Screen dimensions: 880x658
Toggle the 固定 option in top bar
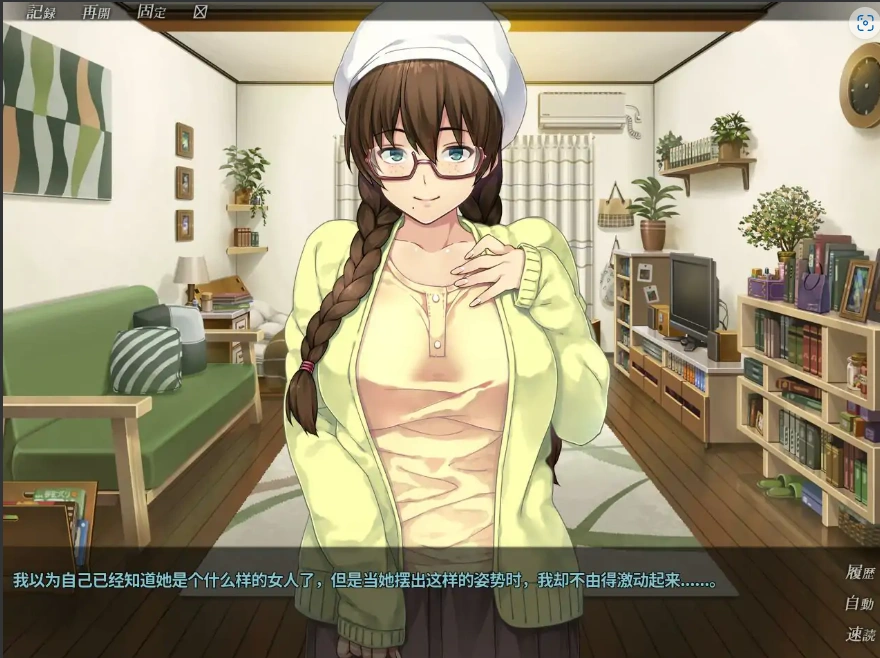pos(151,12)
